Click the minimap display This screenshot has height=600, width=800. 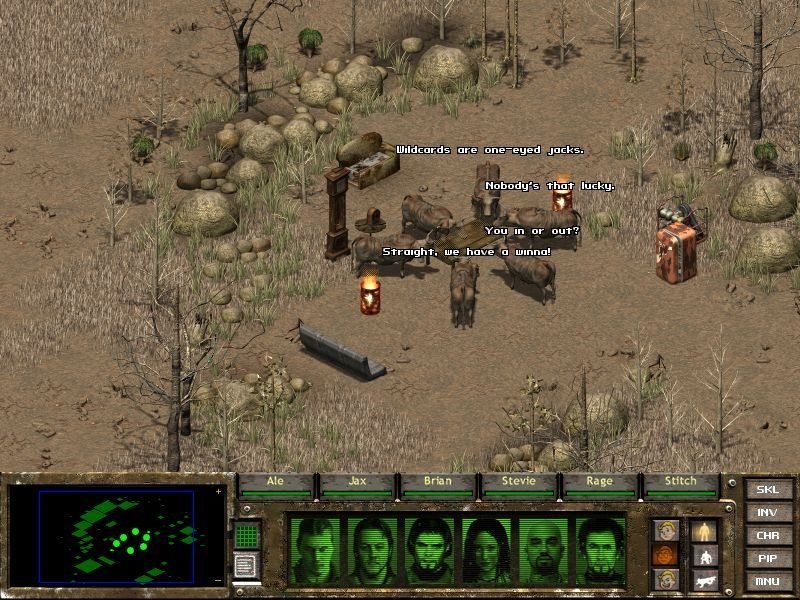pos(118,536)
